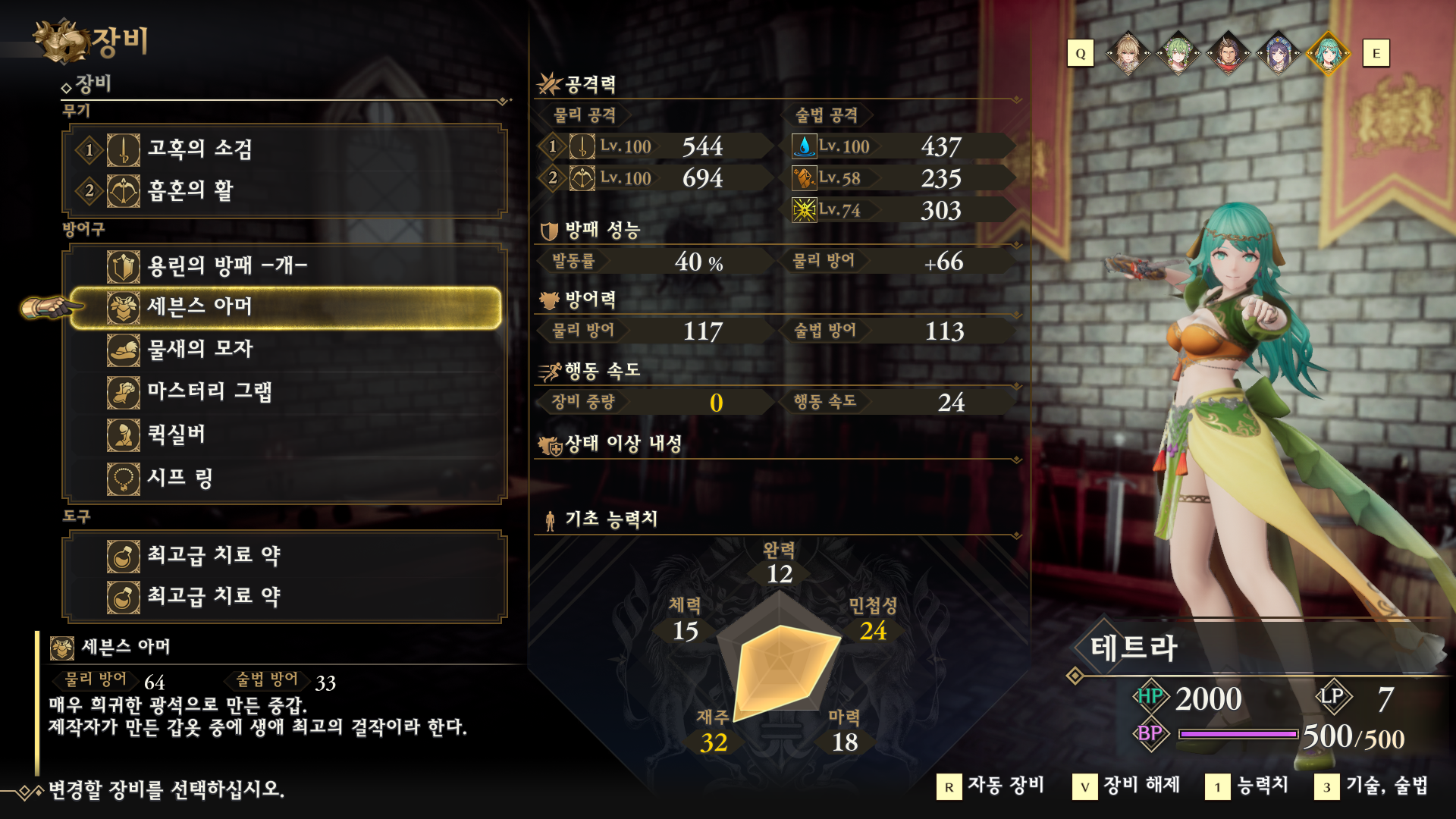Open the 능력치 stats screen
1456x819 pixels.
pos(1247,786)
